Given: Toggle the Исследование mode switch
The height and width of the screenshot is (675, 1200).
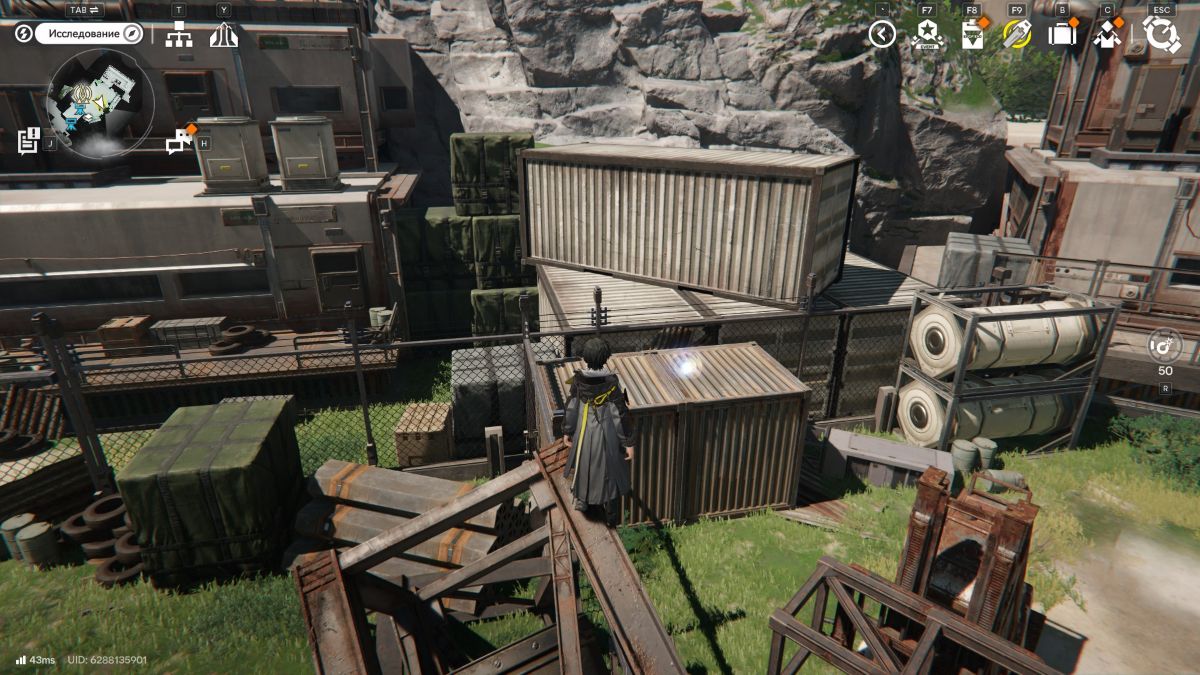Looking at the screenshot, I should coord(90,34).
